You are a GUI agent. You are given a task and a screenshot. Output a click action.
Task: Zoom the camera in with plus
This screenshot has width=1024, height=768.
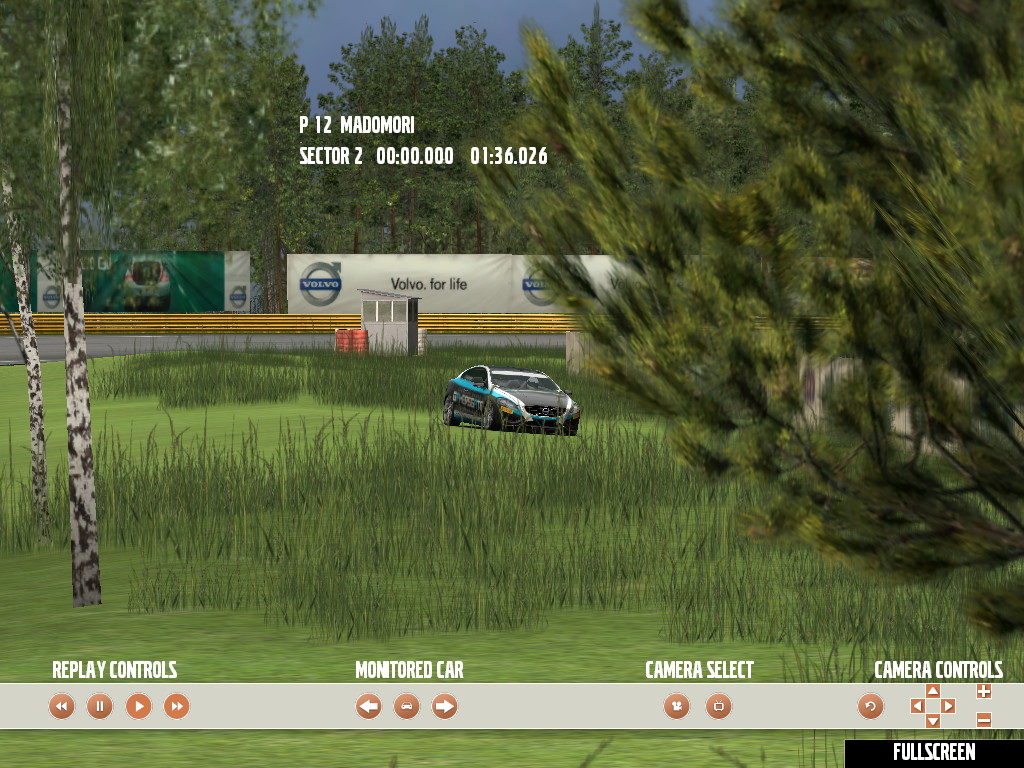click(984, 691)
